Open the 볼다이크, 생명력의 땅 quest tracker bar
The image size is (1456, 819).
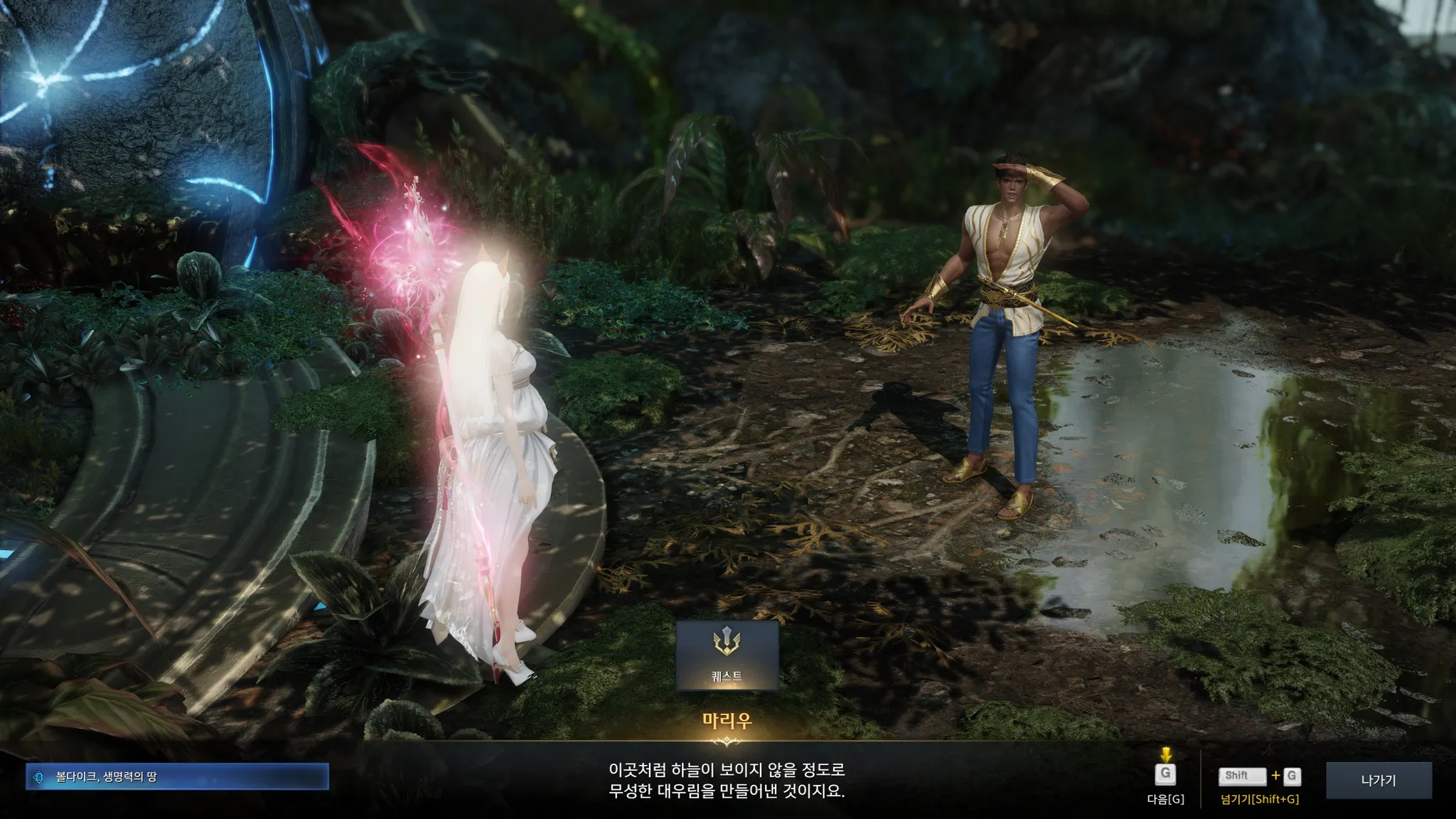(x=177, y=777)
